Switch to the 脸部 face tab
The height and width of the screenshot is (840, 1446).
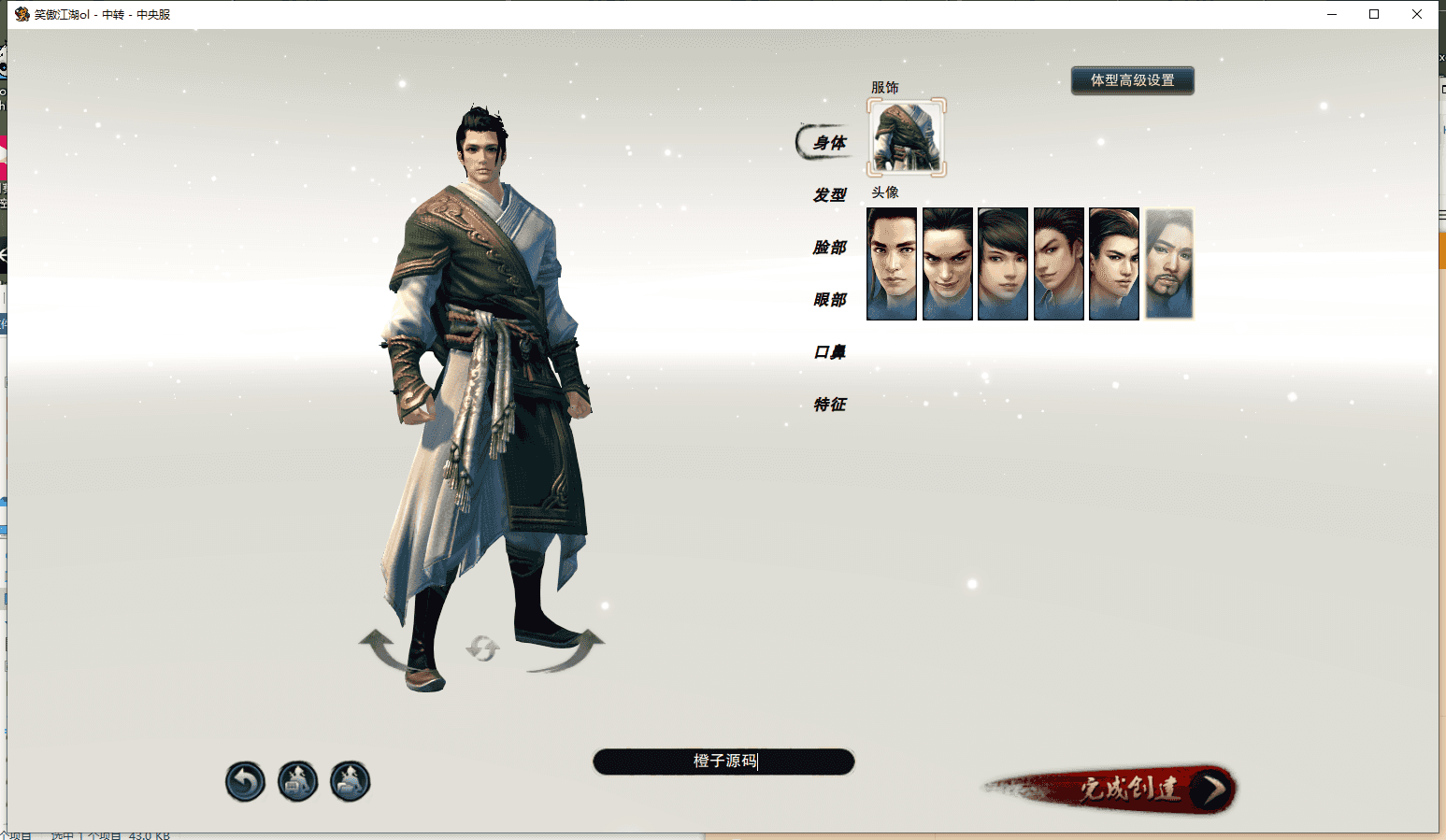(832, 248)
